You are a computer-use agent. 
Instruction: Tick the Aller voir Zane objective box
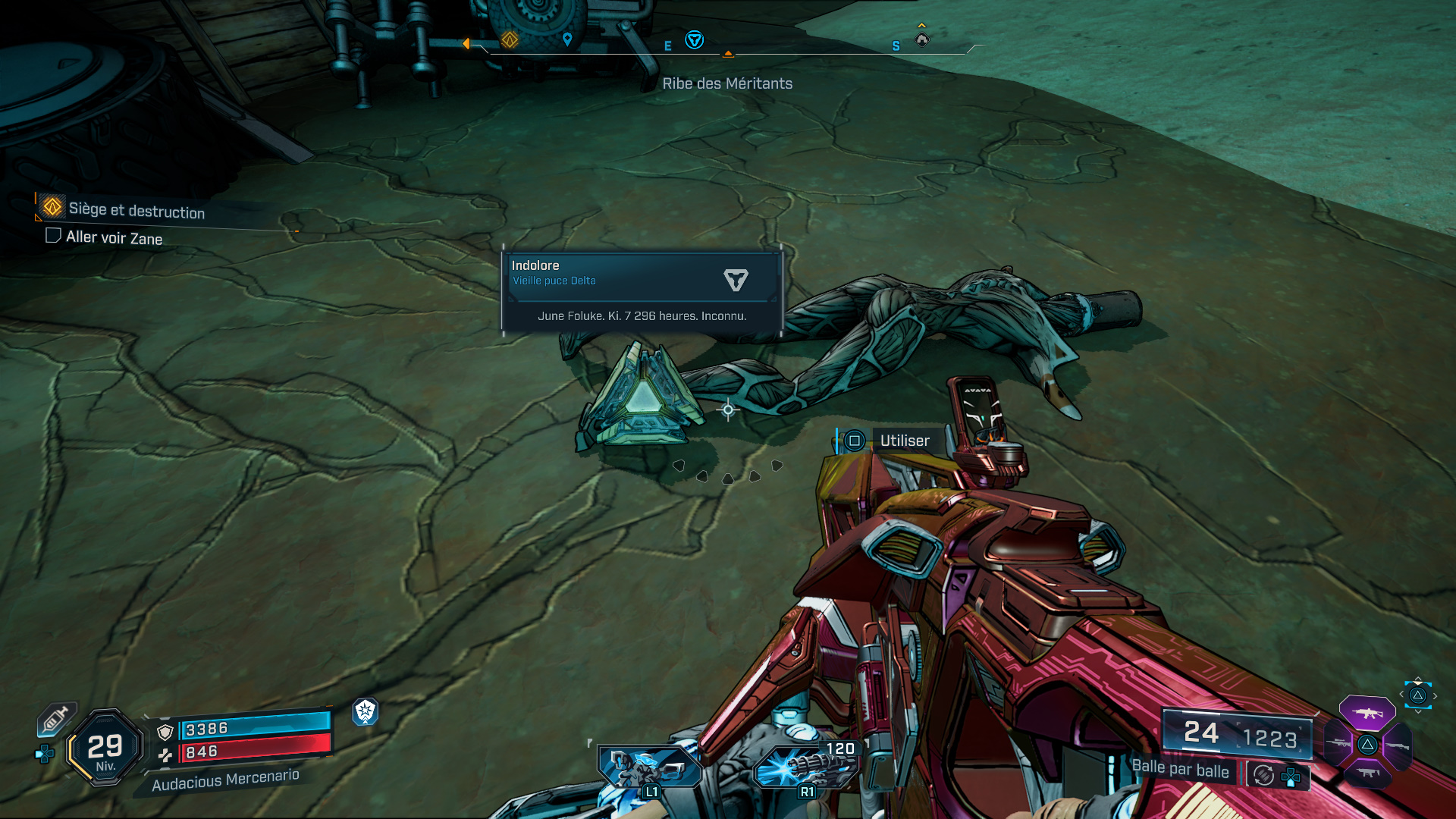coord(53,236)
